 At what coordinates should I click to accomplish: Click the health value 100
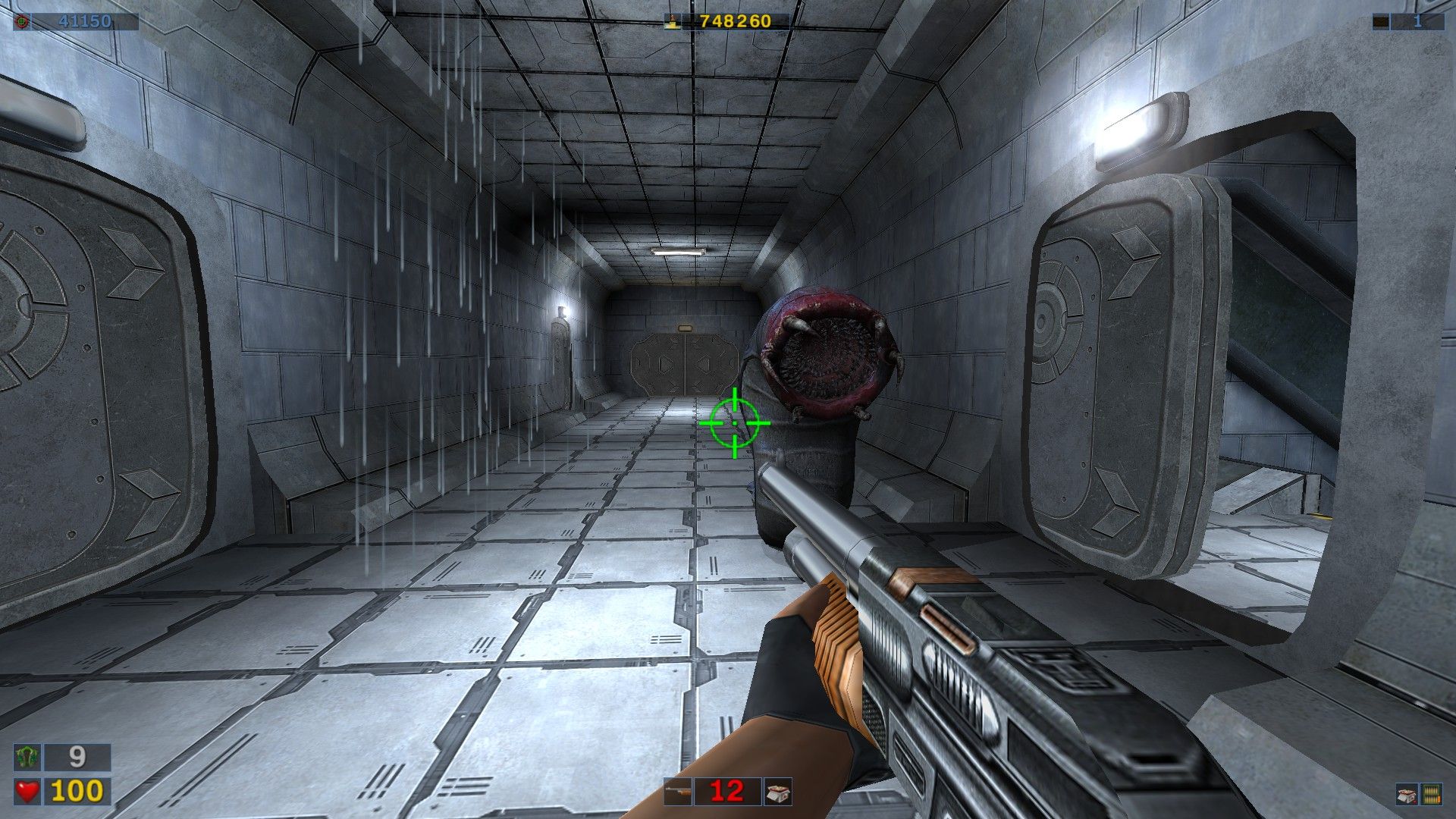[76, 790]
